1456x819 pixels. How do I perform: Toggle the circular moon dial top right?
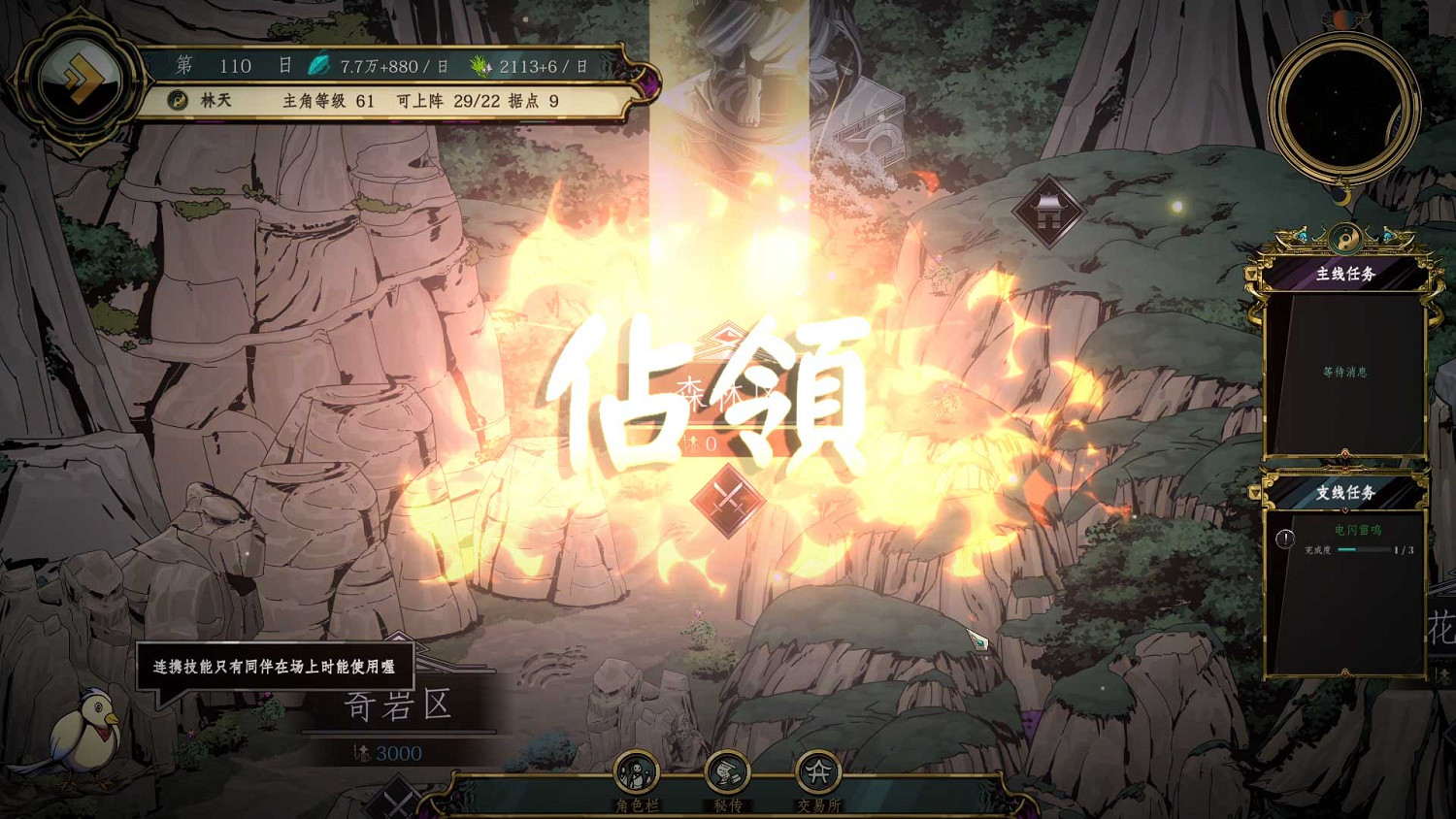pyautogui.click(x=1345, y=104)
